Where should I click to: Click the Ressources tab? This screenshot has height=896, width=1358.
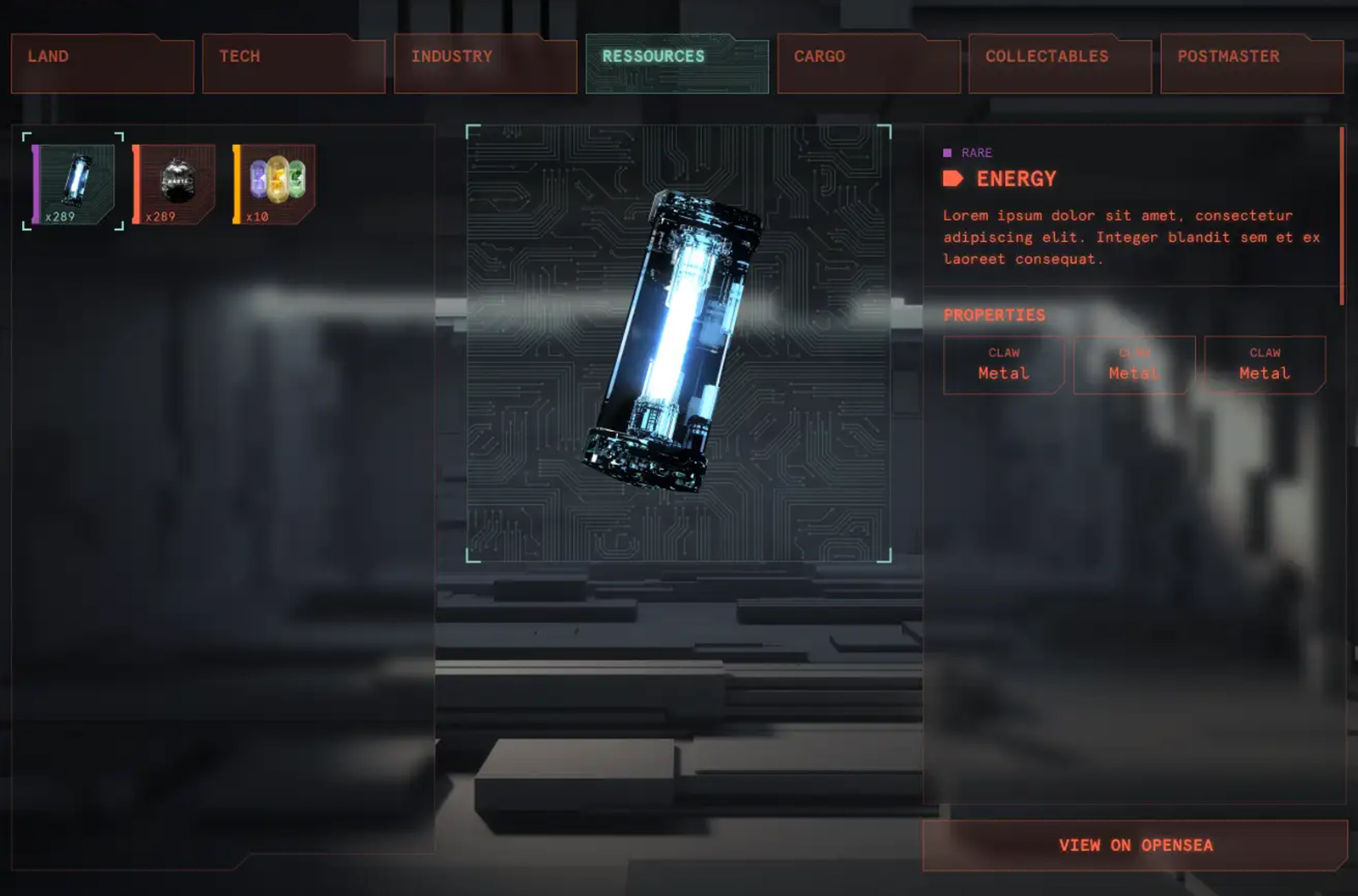coord(676,64)
